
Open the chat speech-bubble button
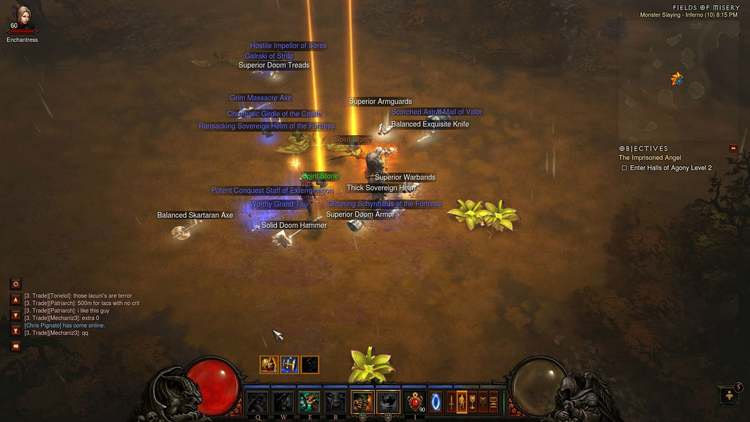15,347
